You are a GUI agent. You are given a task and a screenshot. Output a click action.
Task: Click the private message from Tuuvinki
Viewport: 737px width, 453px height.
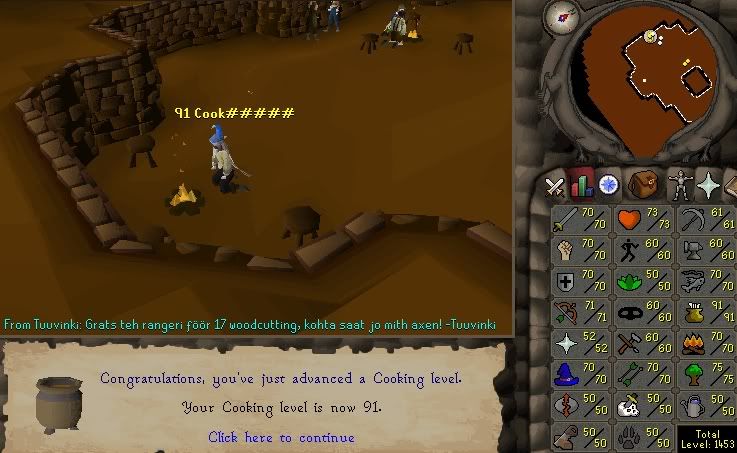(250, 325)
